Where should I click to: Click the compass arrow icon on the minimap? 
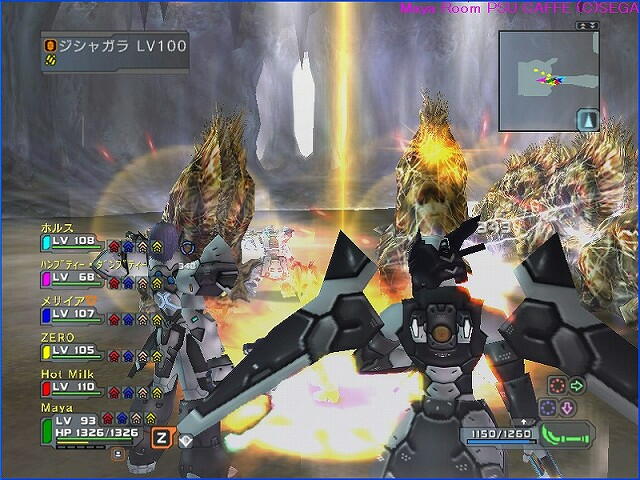point(587,118)
